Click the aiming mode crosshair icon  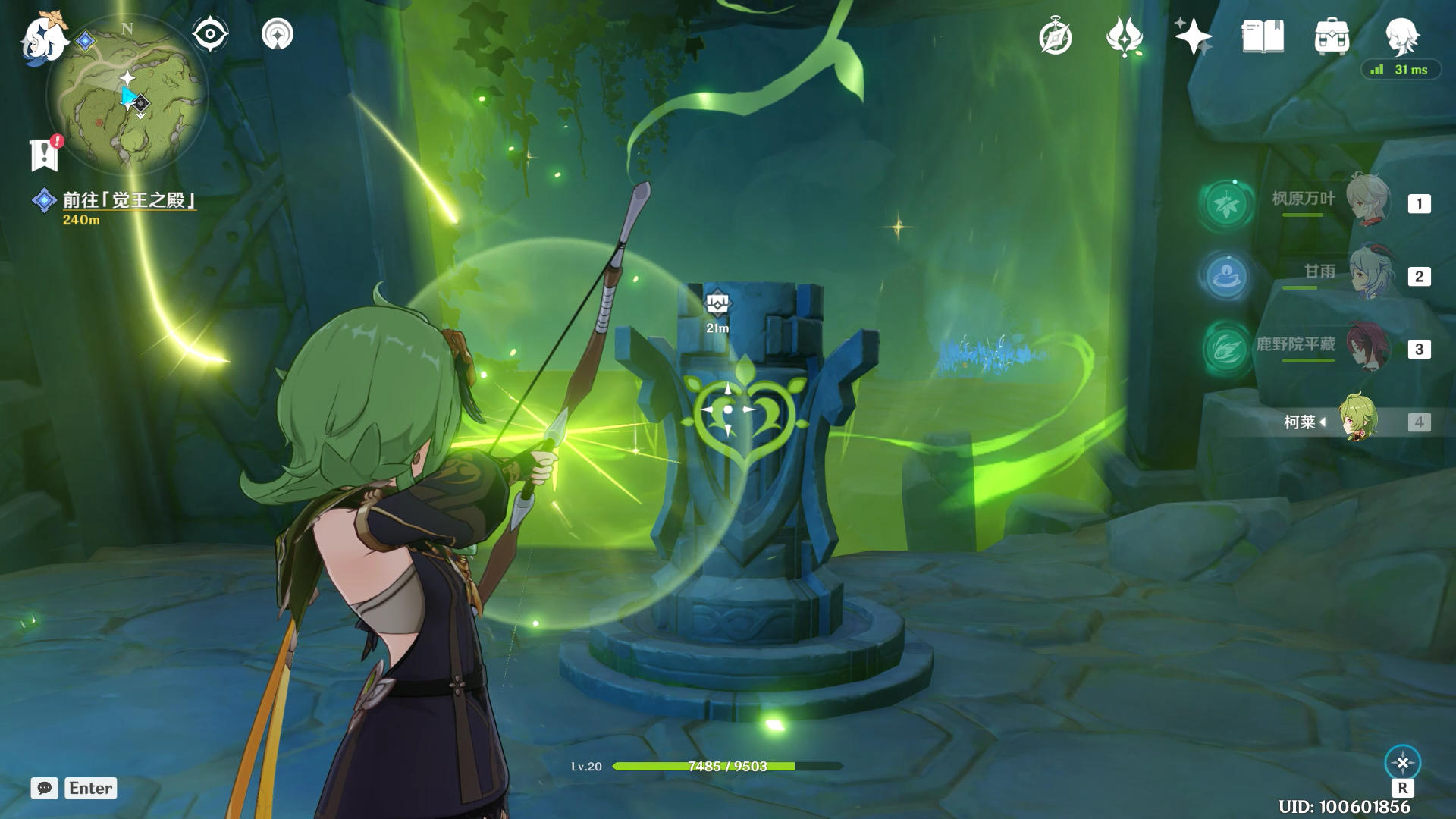[1402, 763]
